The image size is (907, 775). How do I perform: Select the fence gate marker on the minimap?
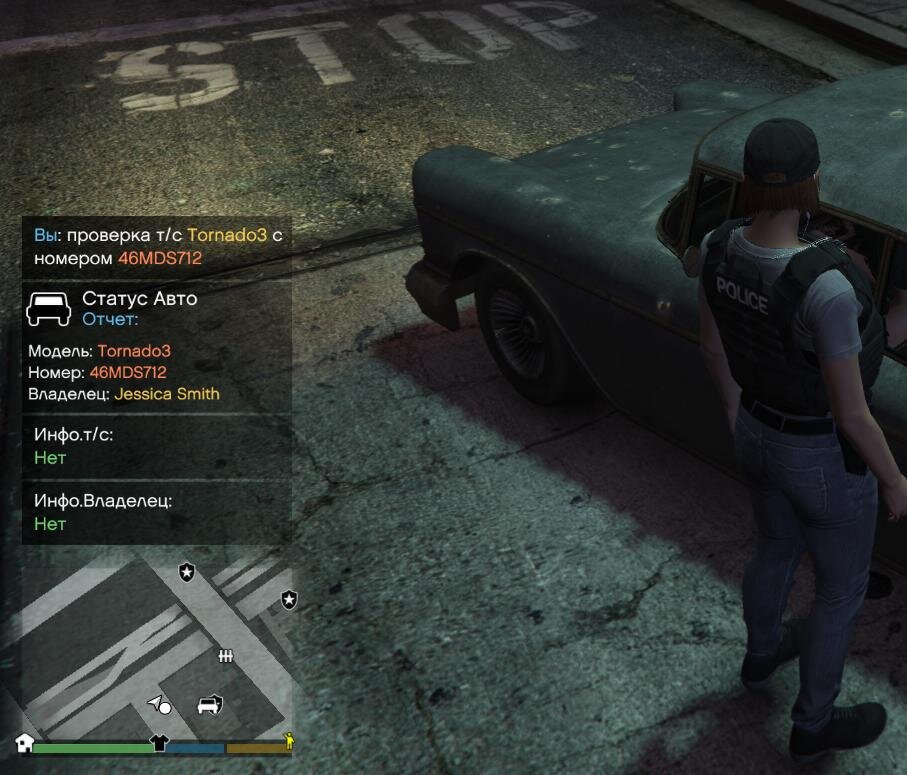(x=226, y=656)
